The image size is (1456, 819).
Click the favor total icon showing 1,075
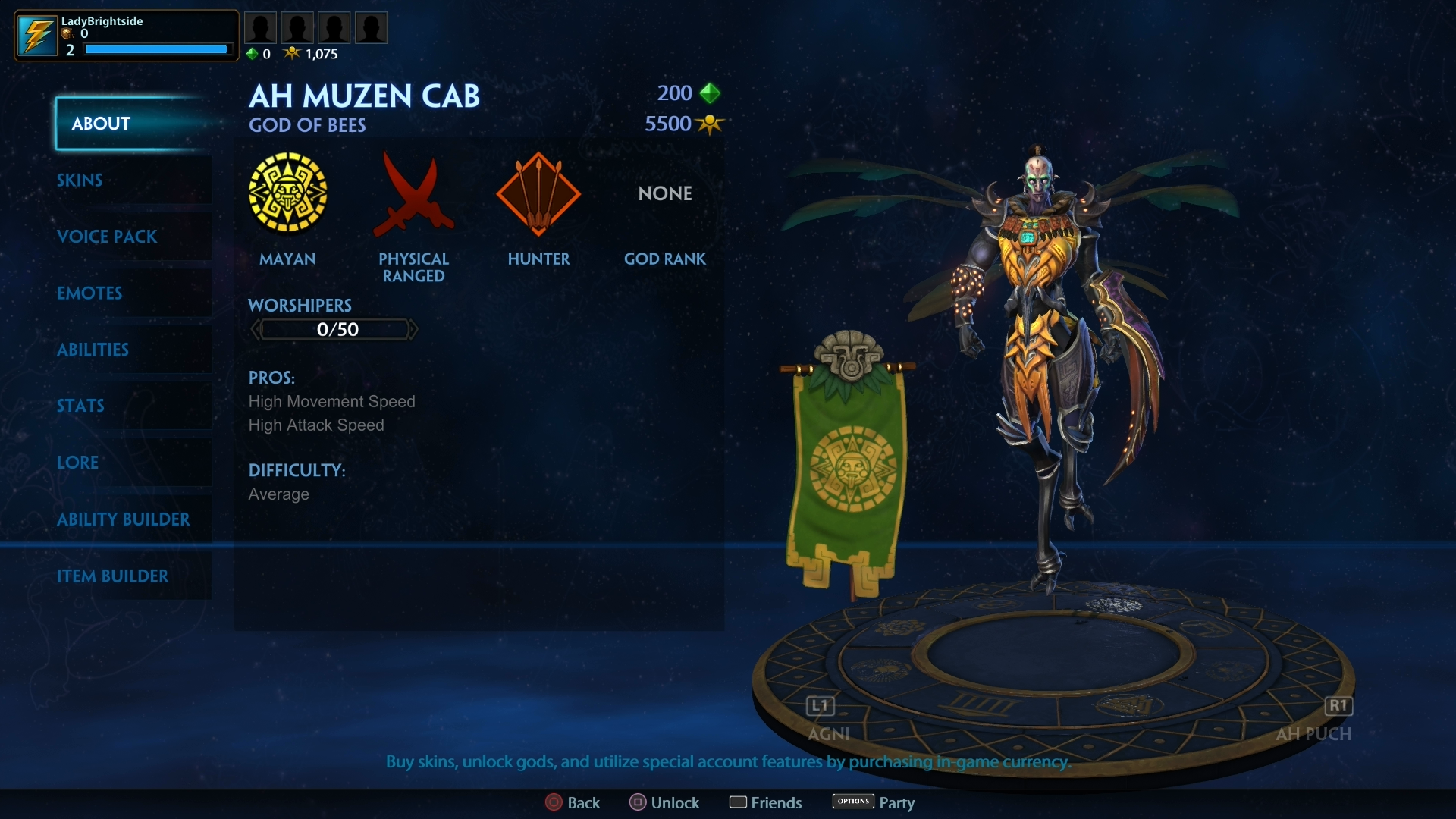(292, 53)
